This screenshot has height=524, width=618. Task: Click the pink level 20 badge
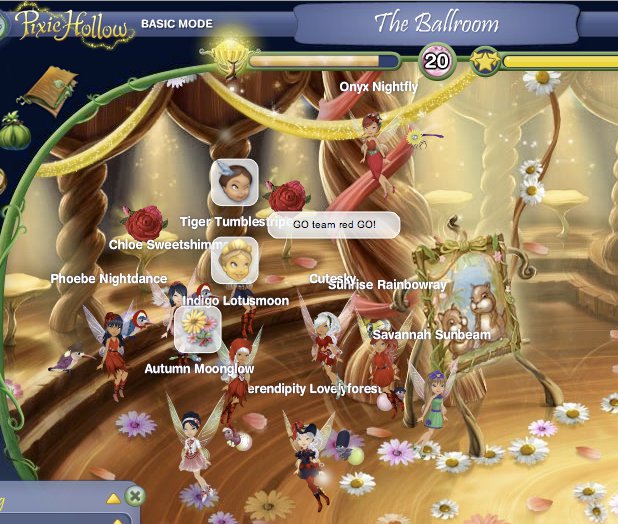point(436,62)
